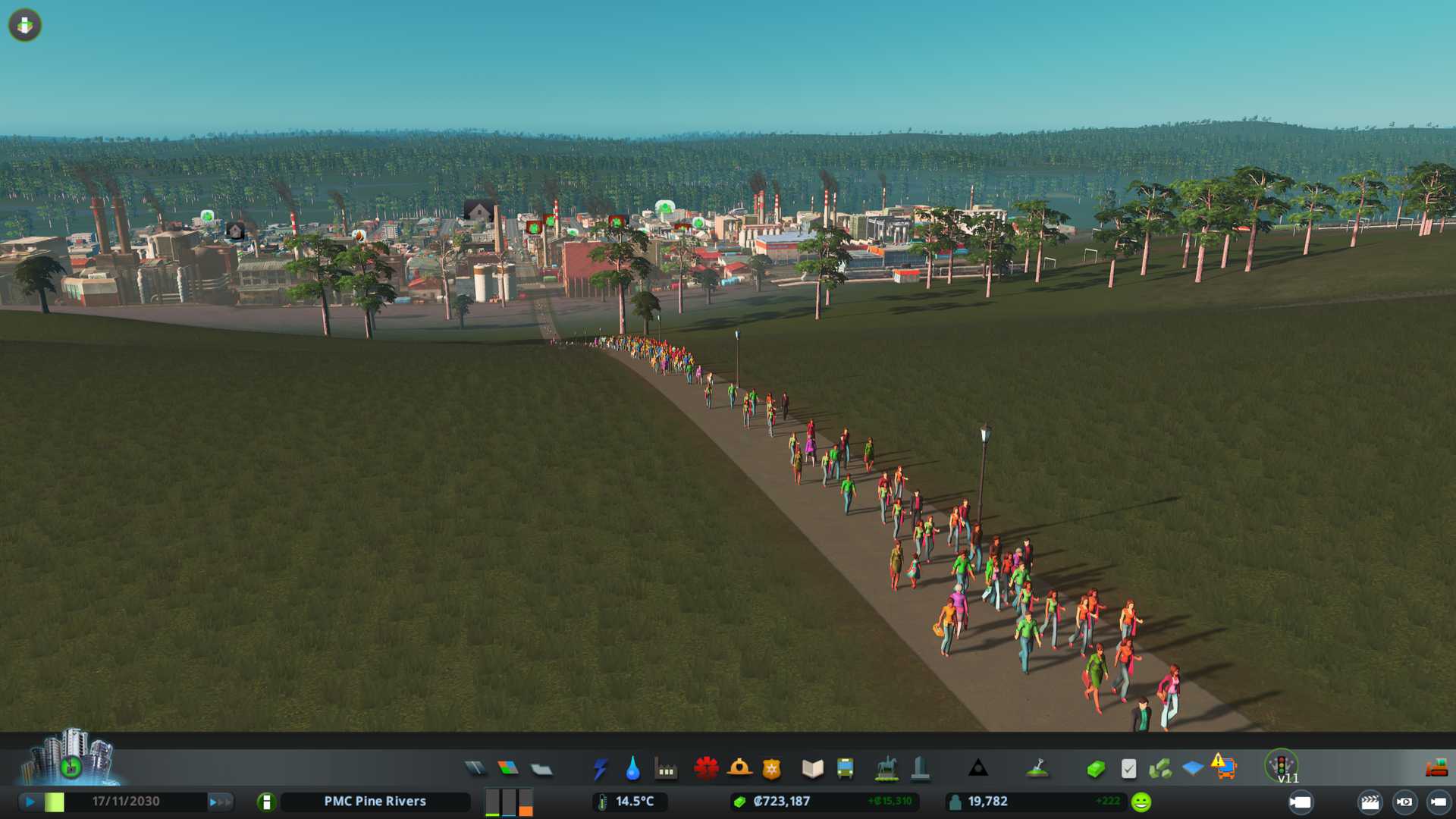The height and width of the screenshot is (819, 1456).
Task: Change game speed with fast-forward arrows
Action: point(221,802)
